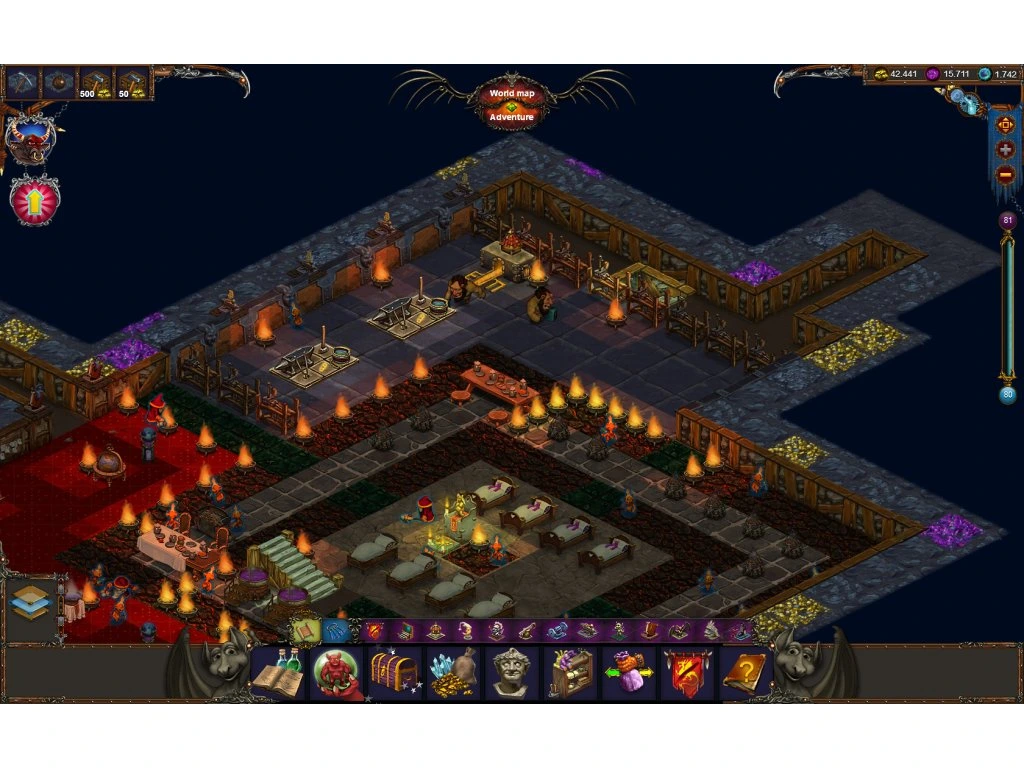The image size is (1024, 768).
Task: Open the question mark help book
Action: click(x=745, y=672)
